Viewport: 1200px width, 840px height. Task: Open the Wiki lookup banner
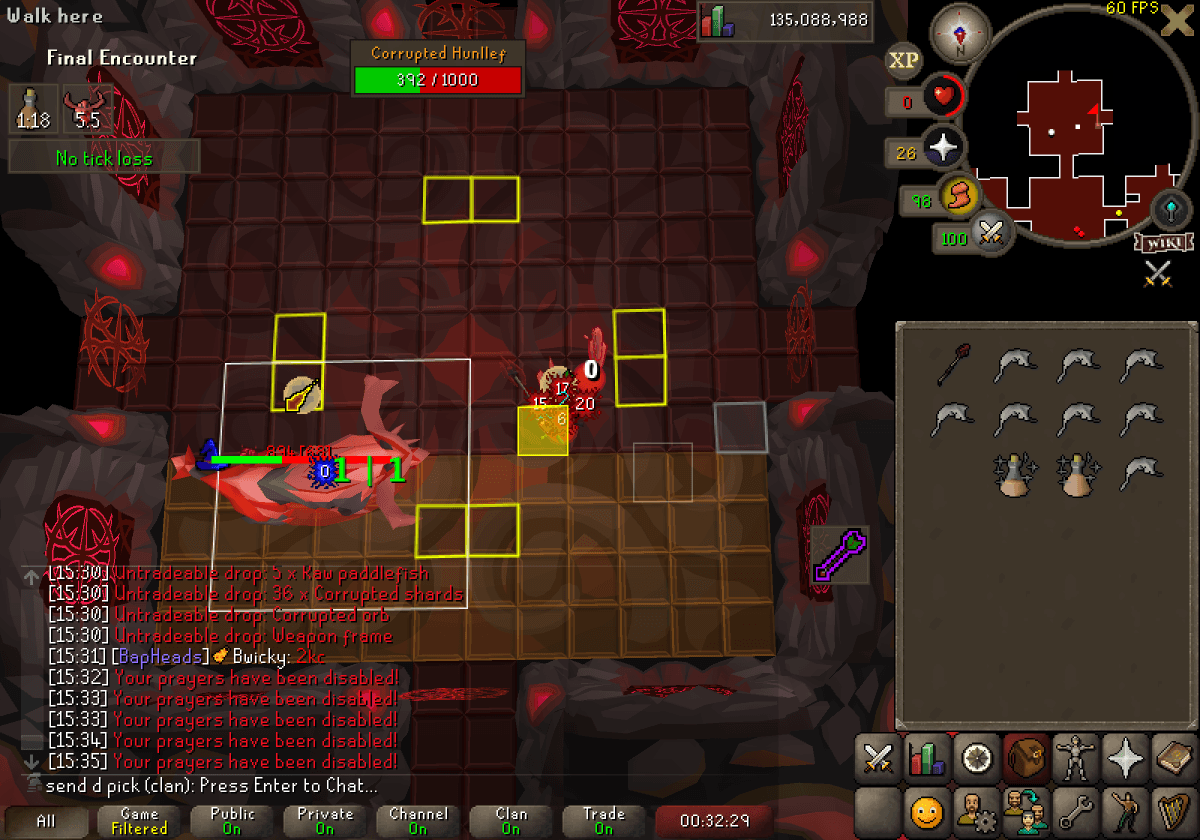1163,243
